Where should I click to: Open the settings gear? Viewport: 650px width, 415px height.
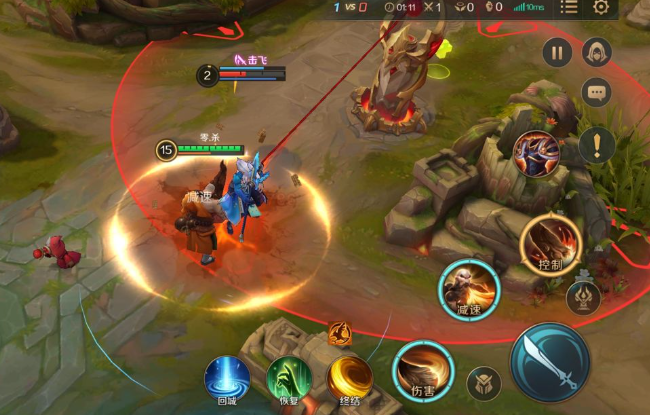tap(601, 8)
